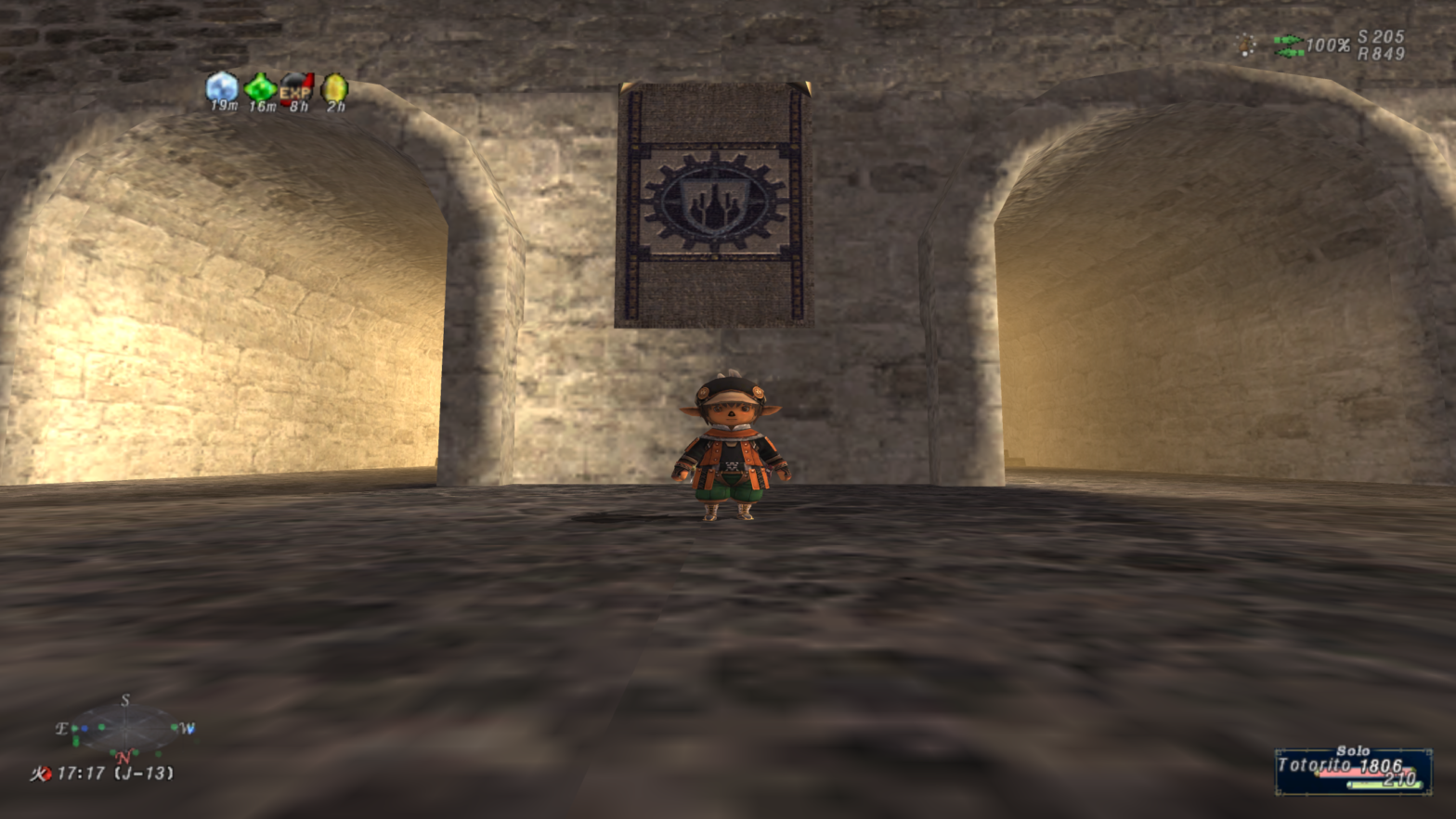Image resolution: width=1456 pixels, height=819 pixels.
Task: Inspect the EXP bonus status icon
Action: [296, 88]
